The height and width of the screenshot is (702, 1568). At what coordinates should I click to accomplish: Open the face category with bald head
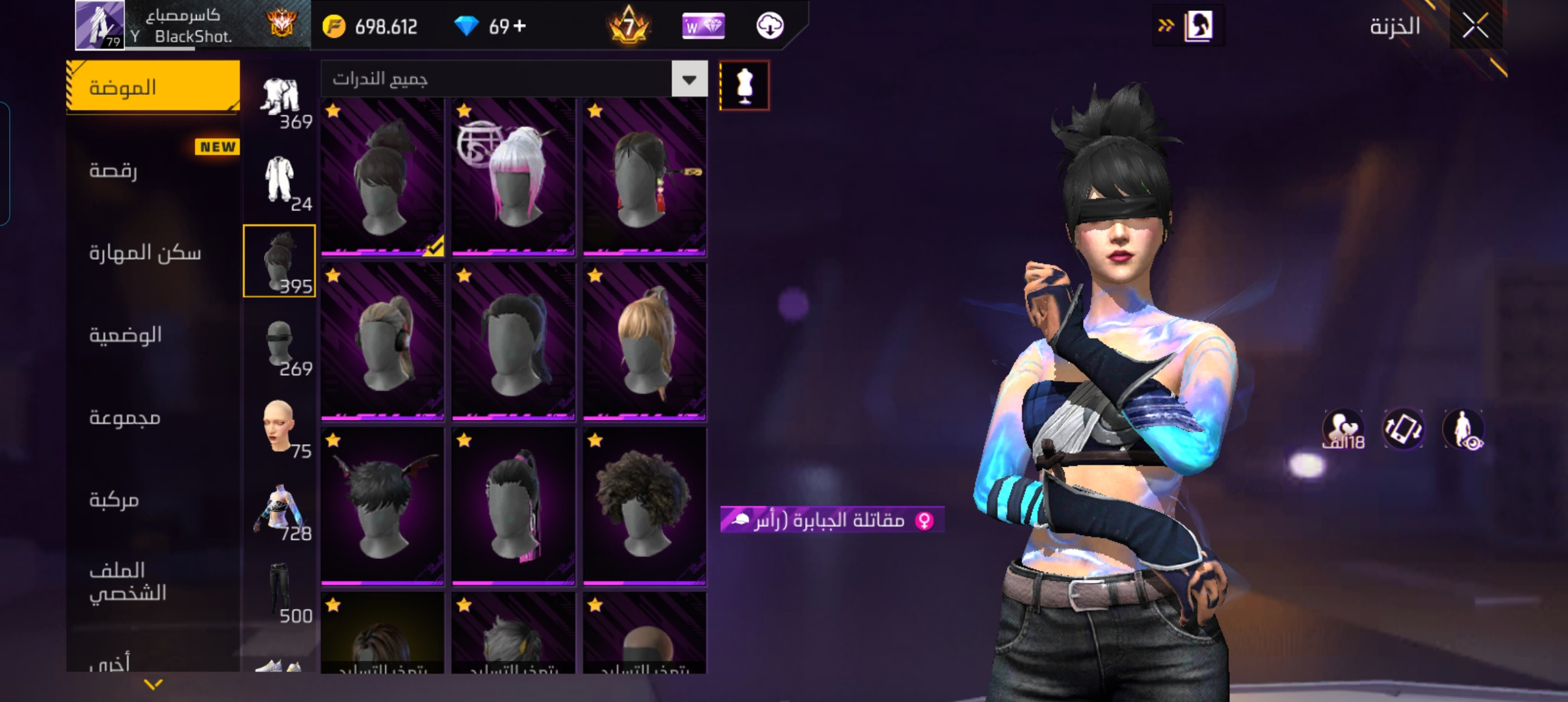point(280,427)
